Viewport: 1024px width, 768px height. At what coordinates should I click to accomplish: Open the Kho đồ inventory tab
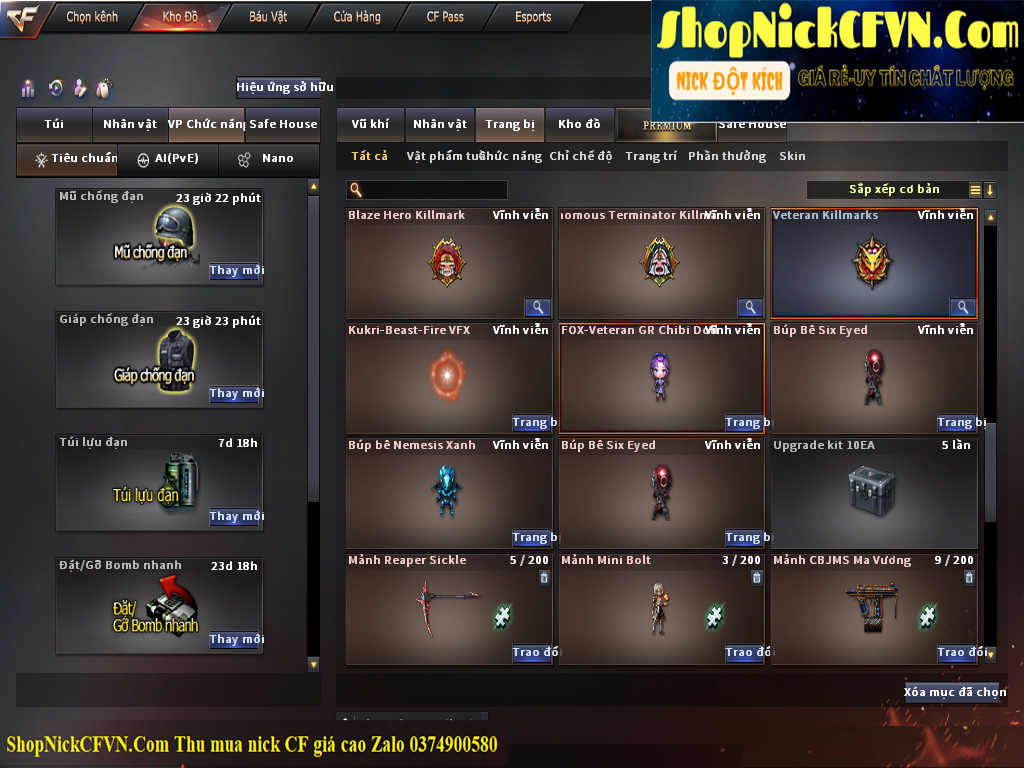[579, 124]
